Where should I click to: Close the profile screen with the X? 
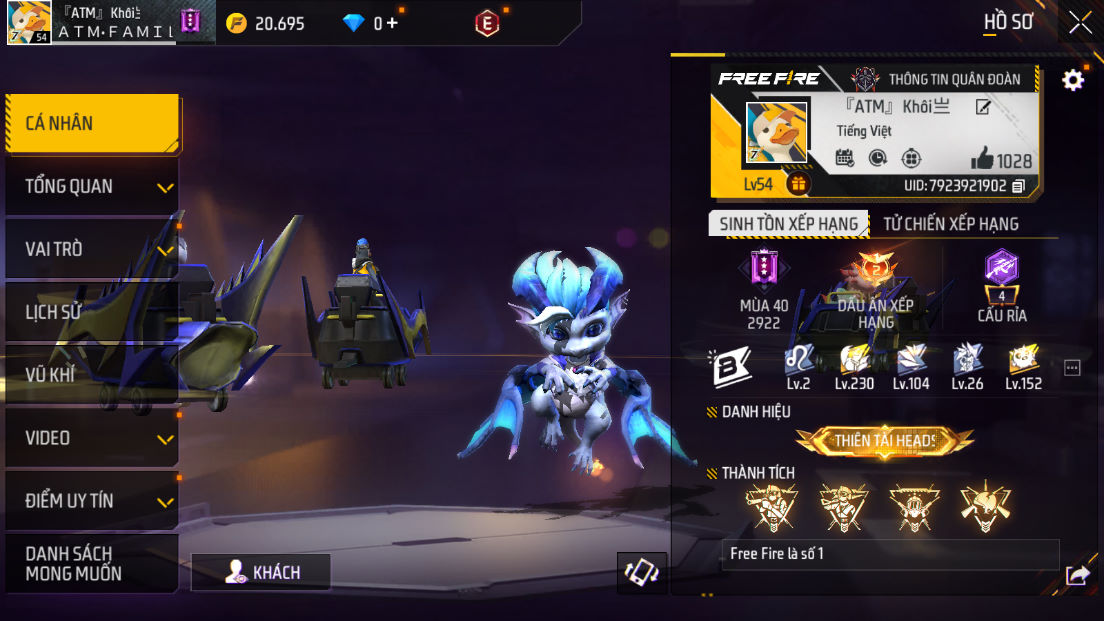[1080, 22]
